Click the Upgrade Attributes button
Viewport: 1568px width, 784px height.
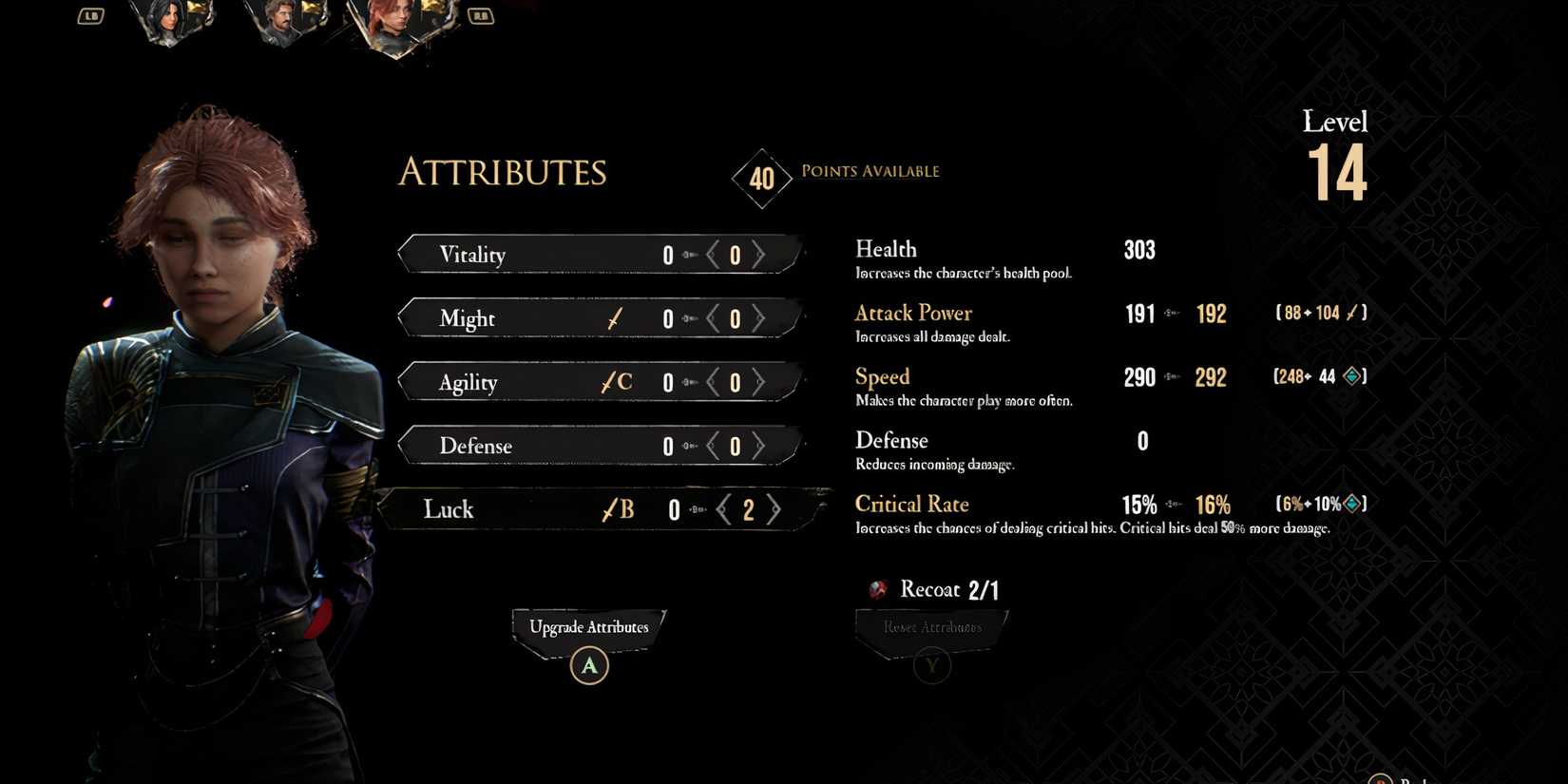click(x=589, y=627)
